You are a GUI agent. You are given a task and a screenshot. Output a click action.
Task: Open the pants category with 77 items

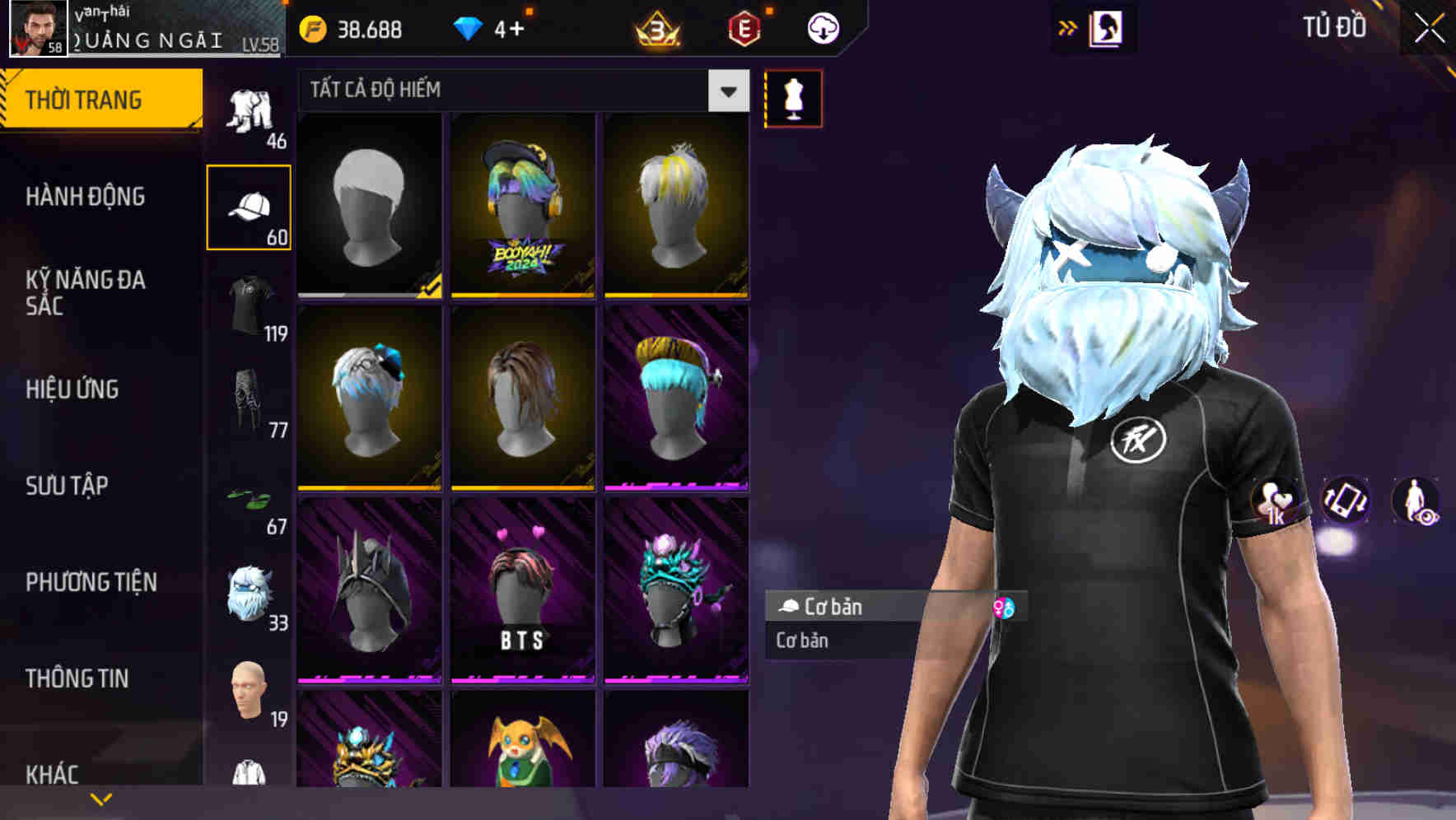pyautogui.click(x=250, y=401)
